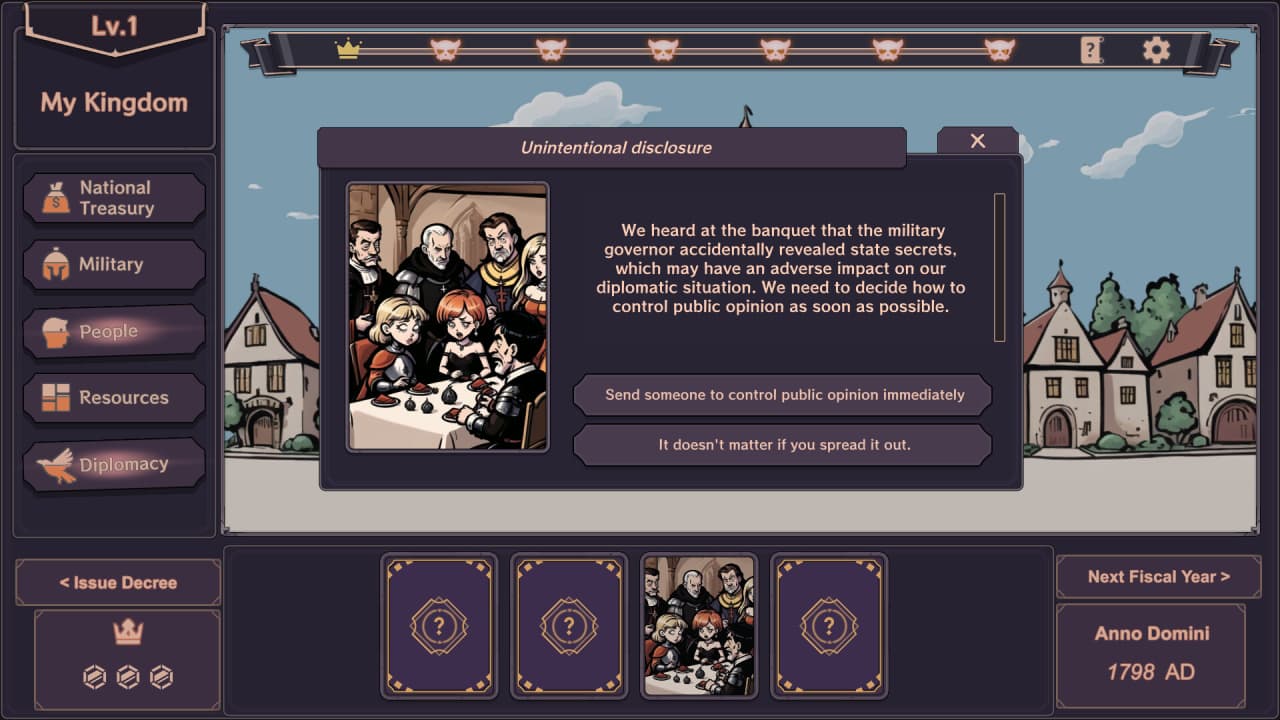Click the dialog text scrollbar
This screenshot has width=1280, height=720.
[x=999, y=267]
